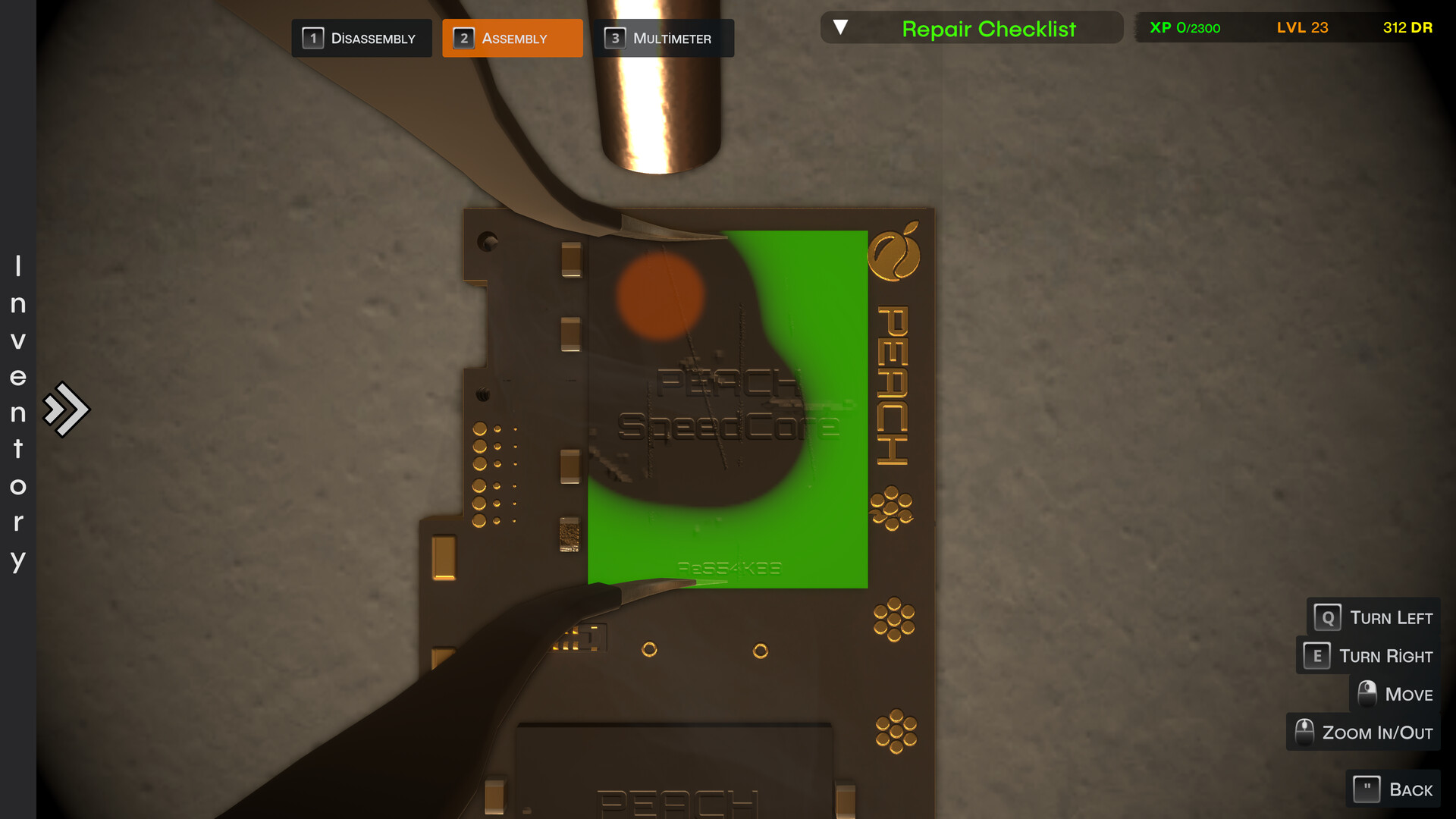Click the XP 0/2300 progress indicator
The width and height of the screenshot is (1456, 819).
(x=1185, y=27)
